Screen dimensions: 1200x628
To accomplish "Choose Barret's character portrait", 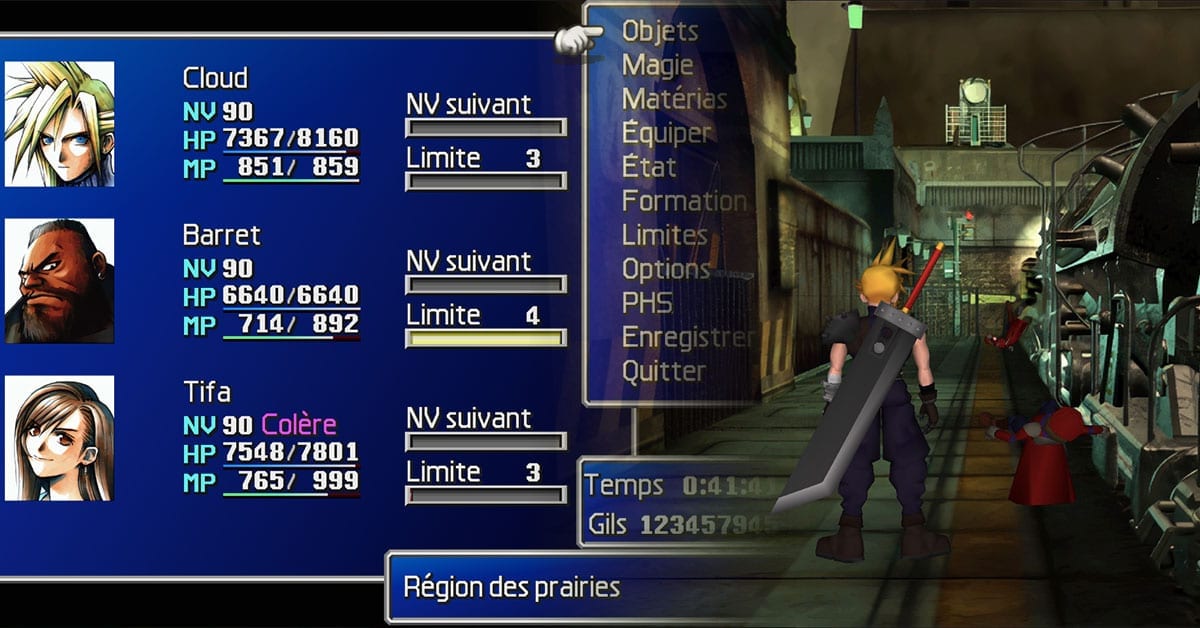I will (x=60, y=281).
